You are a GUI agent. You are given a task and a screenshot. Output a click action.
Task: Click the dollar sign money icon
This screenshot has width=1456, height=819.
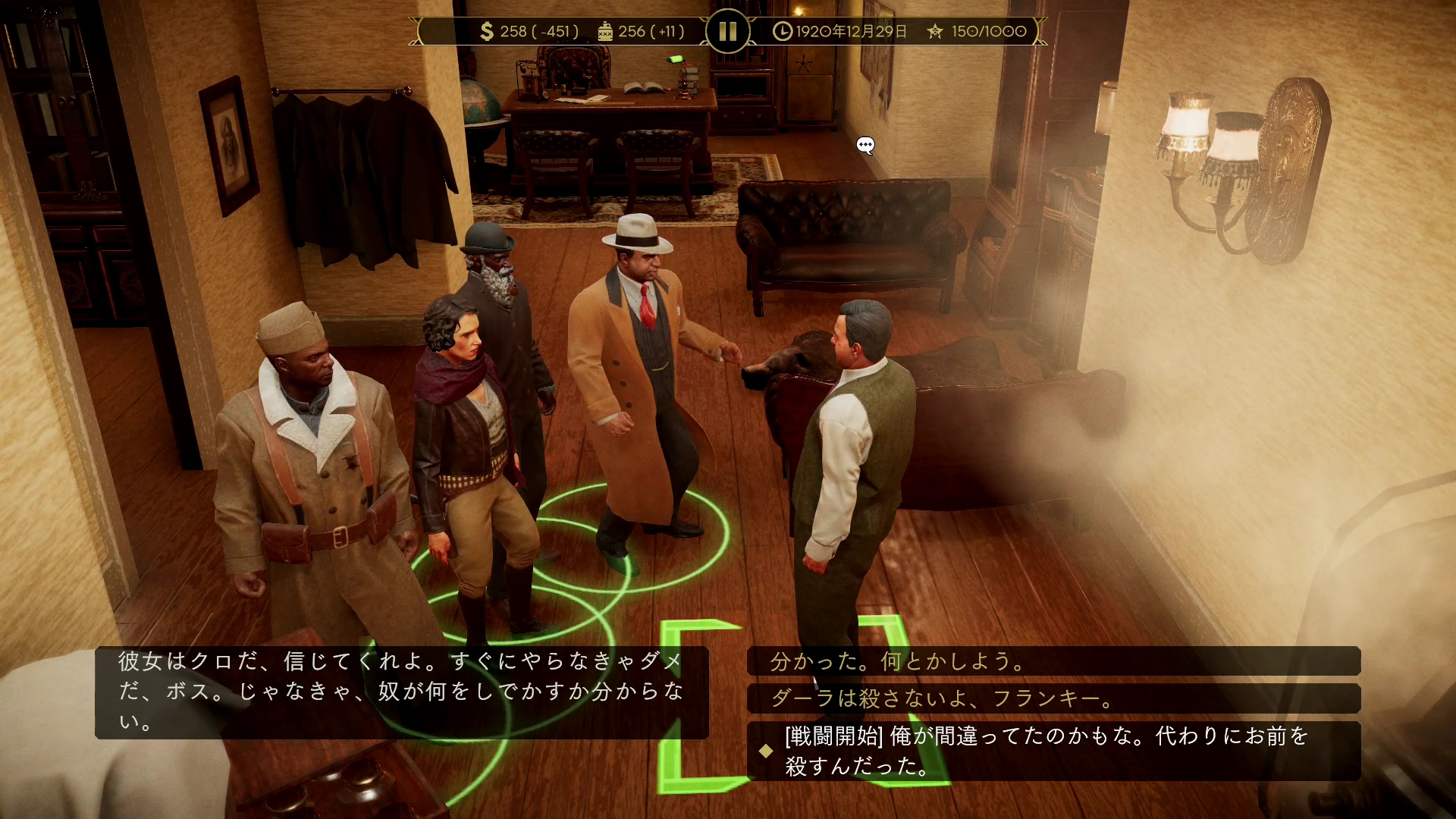pos(485,31)
